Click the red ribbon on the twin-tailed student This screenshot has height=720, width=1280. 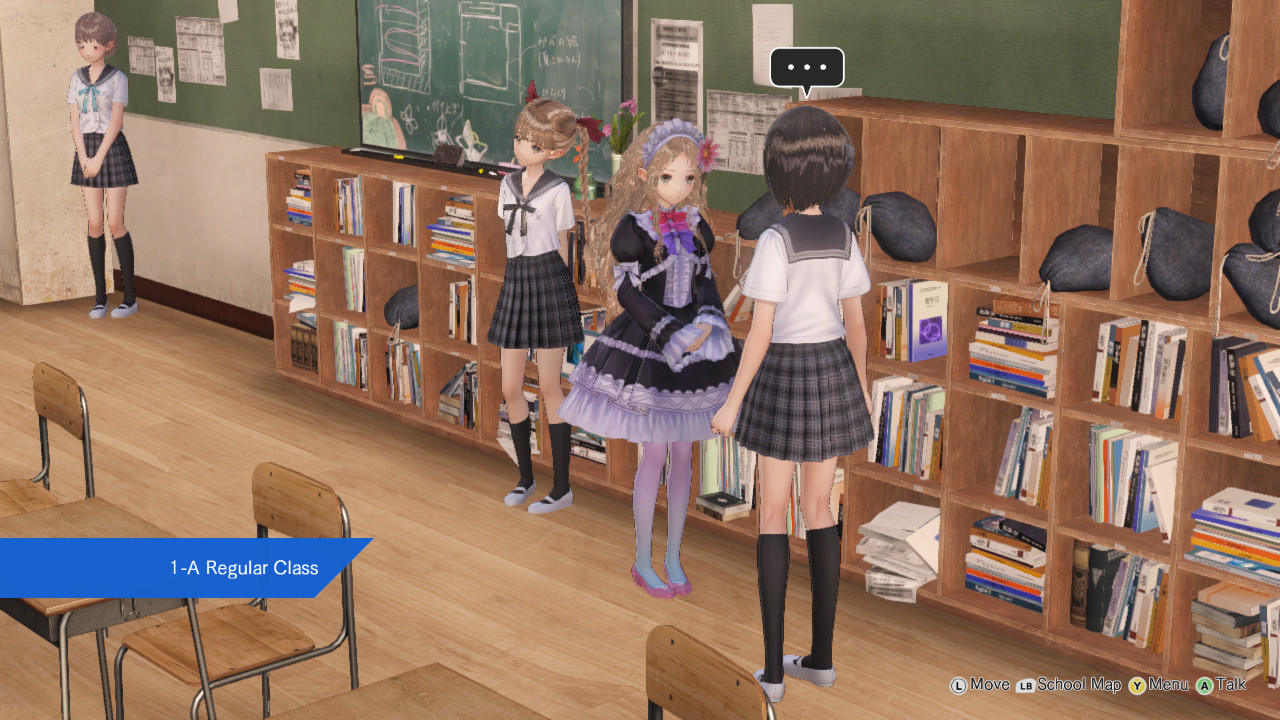590,127
